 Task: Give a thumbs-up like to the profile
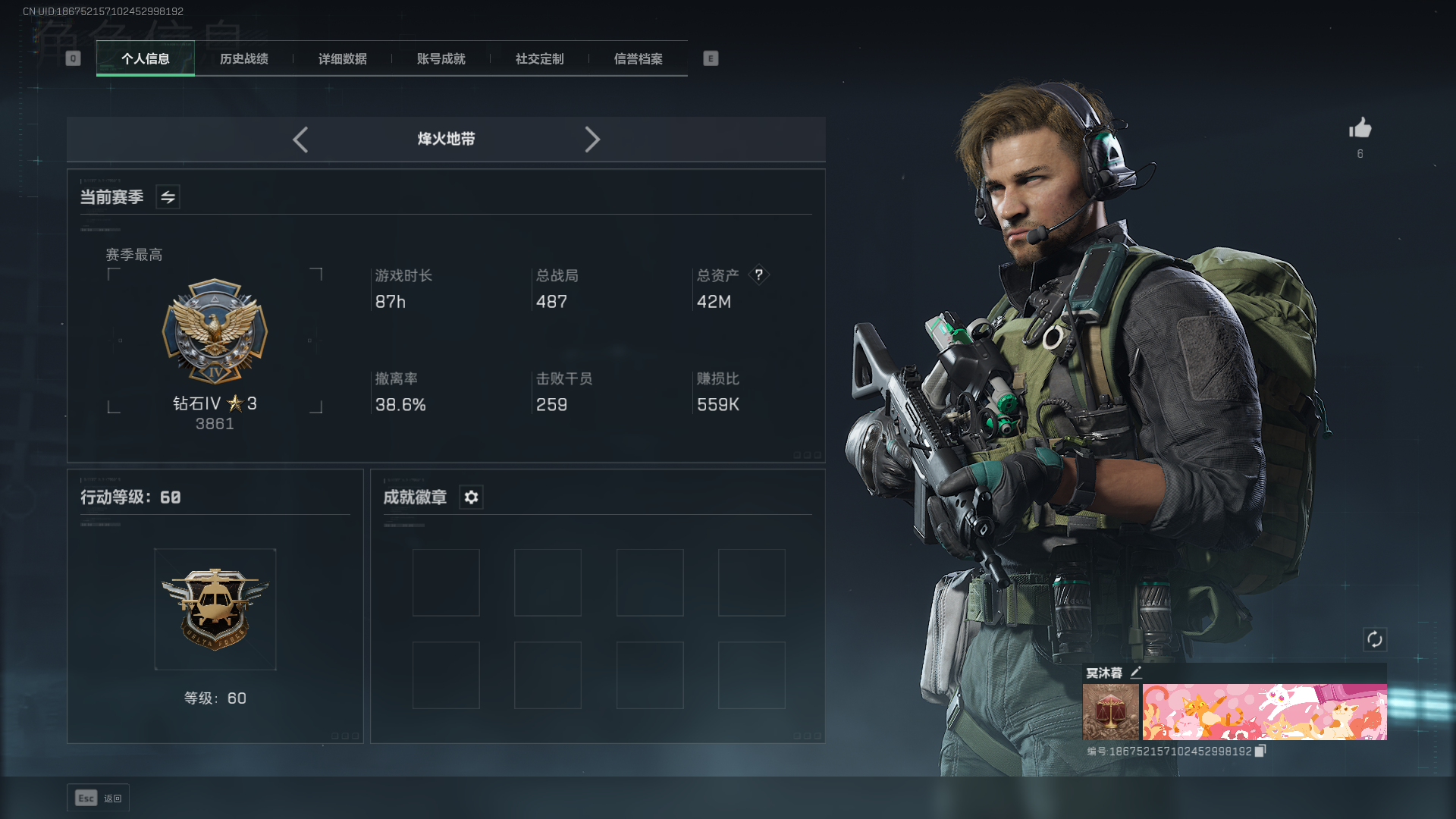tap(1360, 128)
